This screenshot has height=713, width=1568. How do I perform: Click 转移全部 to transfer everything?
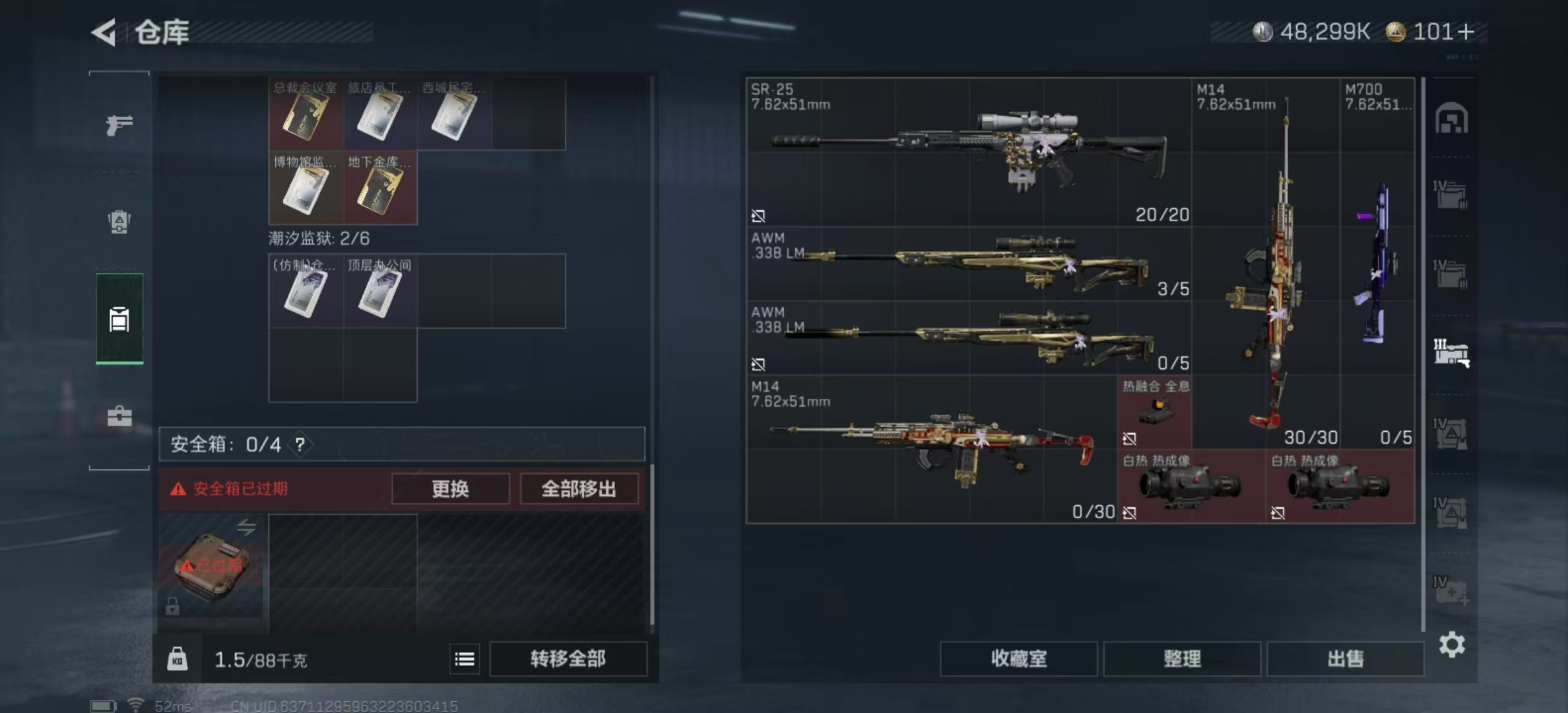[568, 659]
